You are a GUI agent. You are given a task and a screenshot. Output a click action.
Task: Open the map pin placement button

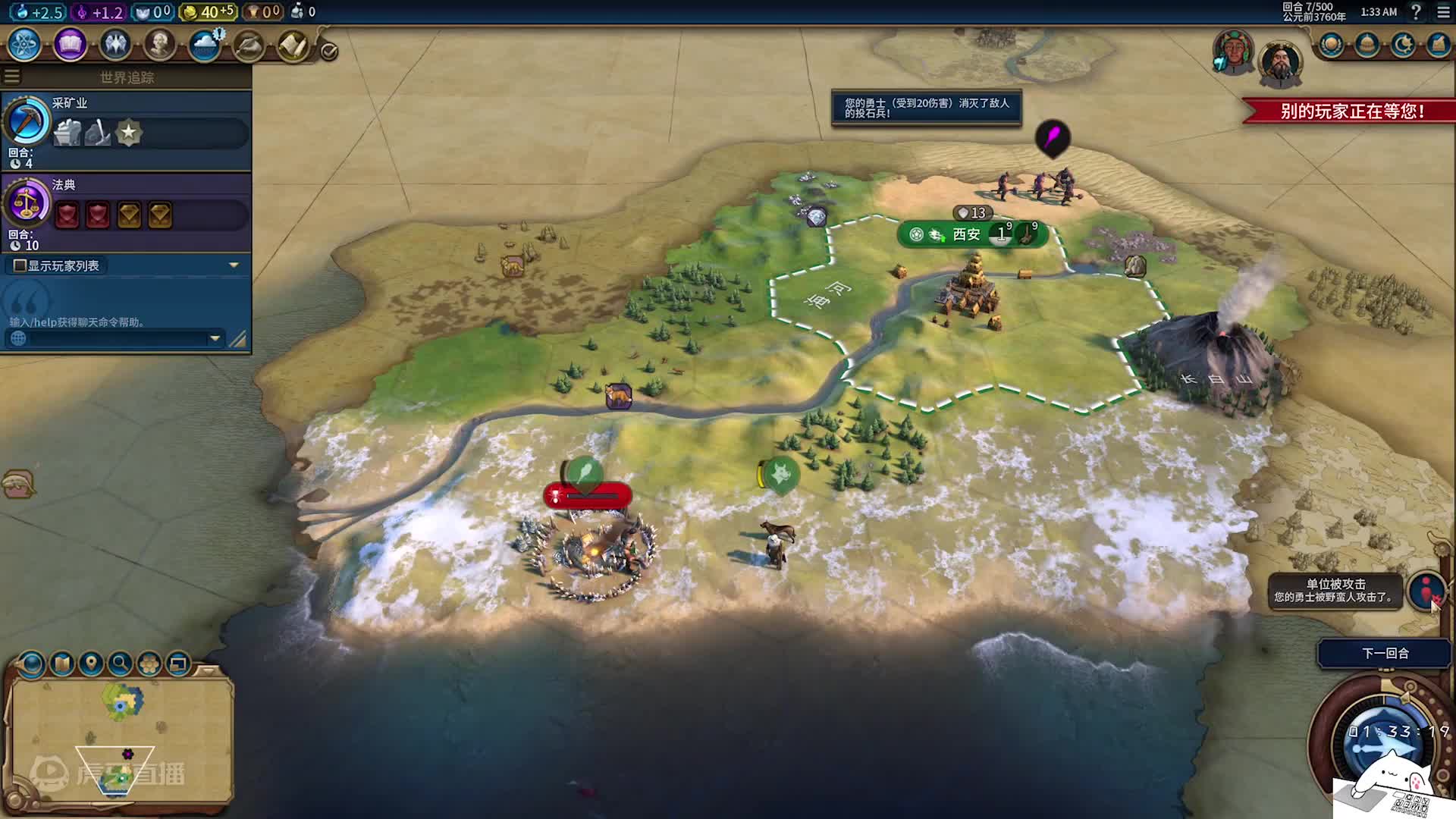coord(91,664)
